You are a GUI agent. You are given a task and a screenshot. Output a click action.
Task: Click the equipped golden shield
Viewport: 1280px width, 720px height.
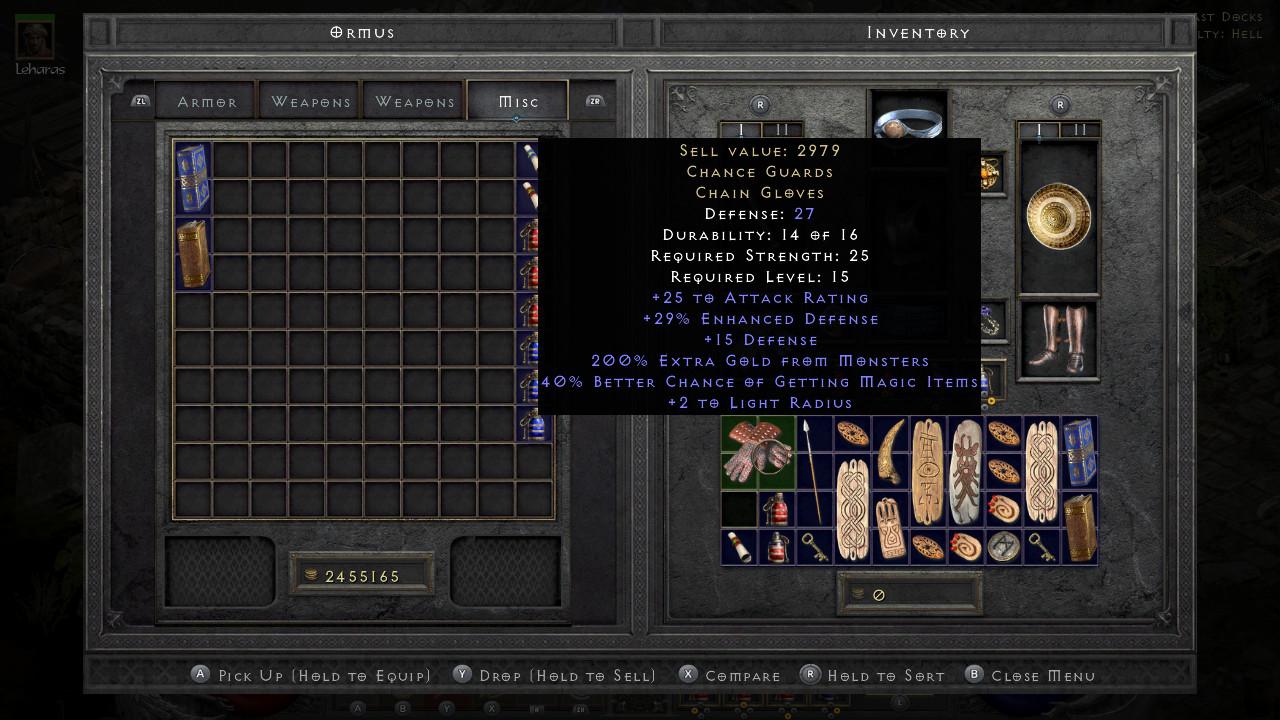click(1057, 212)
